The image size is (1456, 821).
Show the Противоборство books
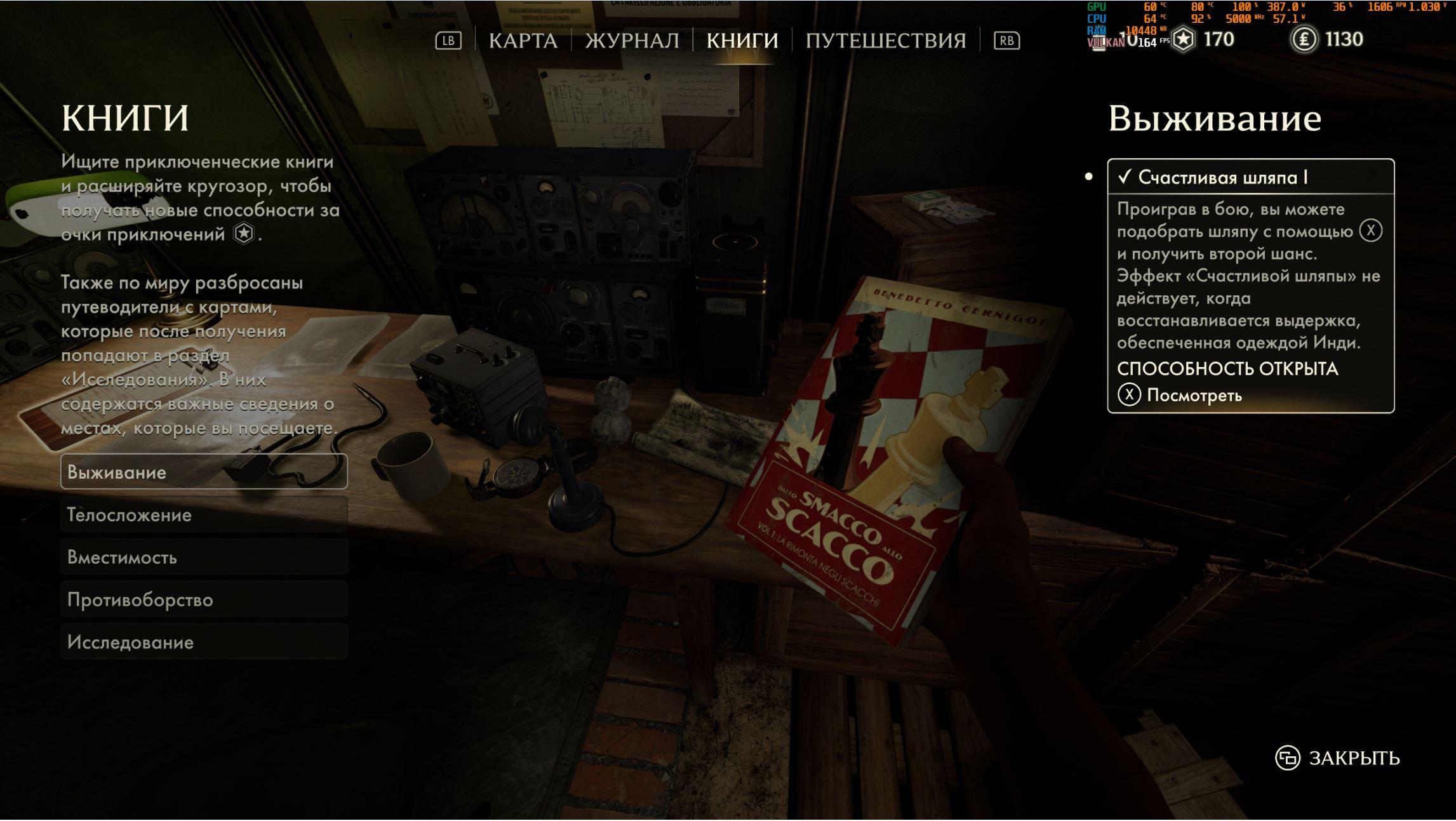point(204,599)
